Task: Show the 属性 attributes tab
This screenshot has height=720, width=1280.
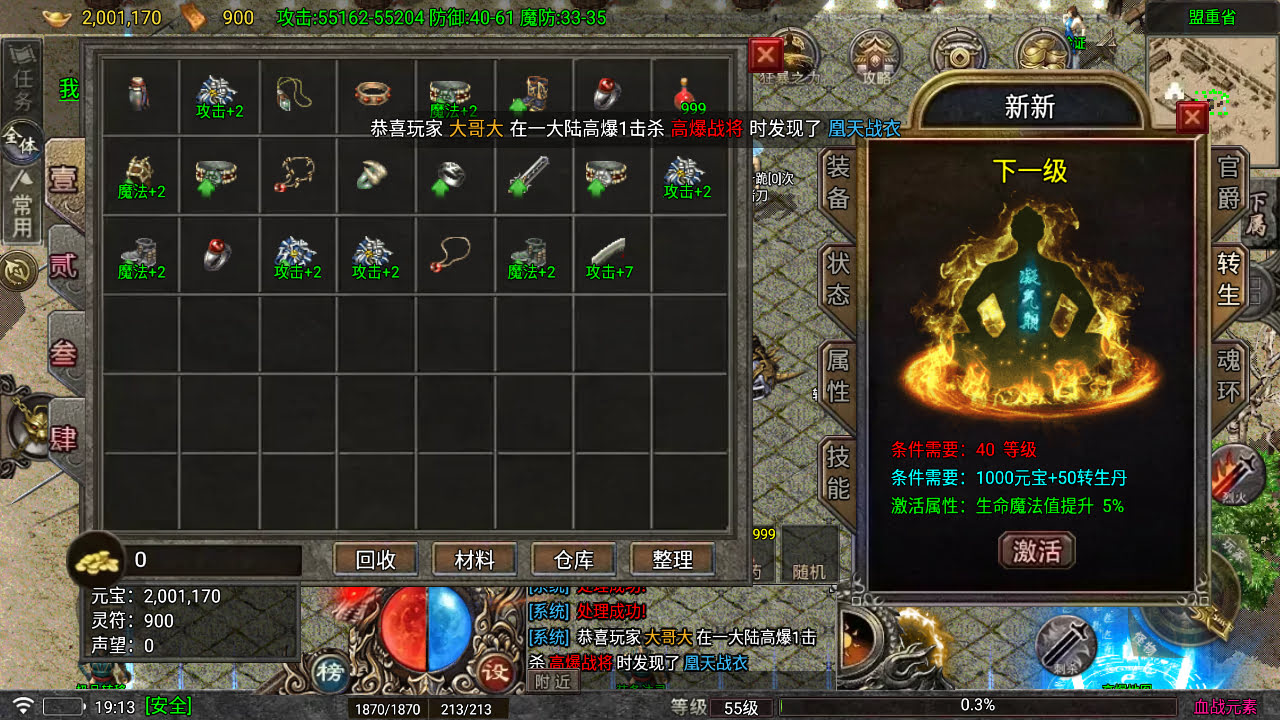Action: (x=838, y=375)
